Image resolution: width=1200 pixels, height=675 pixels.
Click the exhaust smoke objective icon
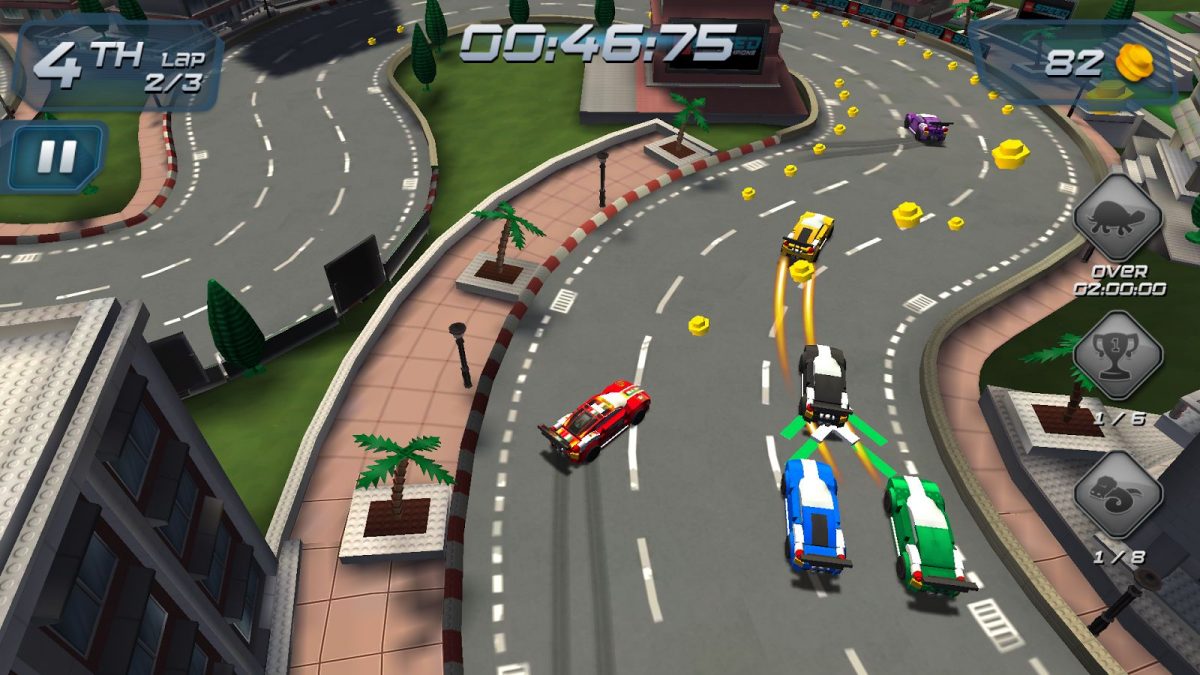point(1118,494)
